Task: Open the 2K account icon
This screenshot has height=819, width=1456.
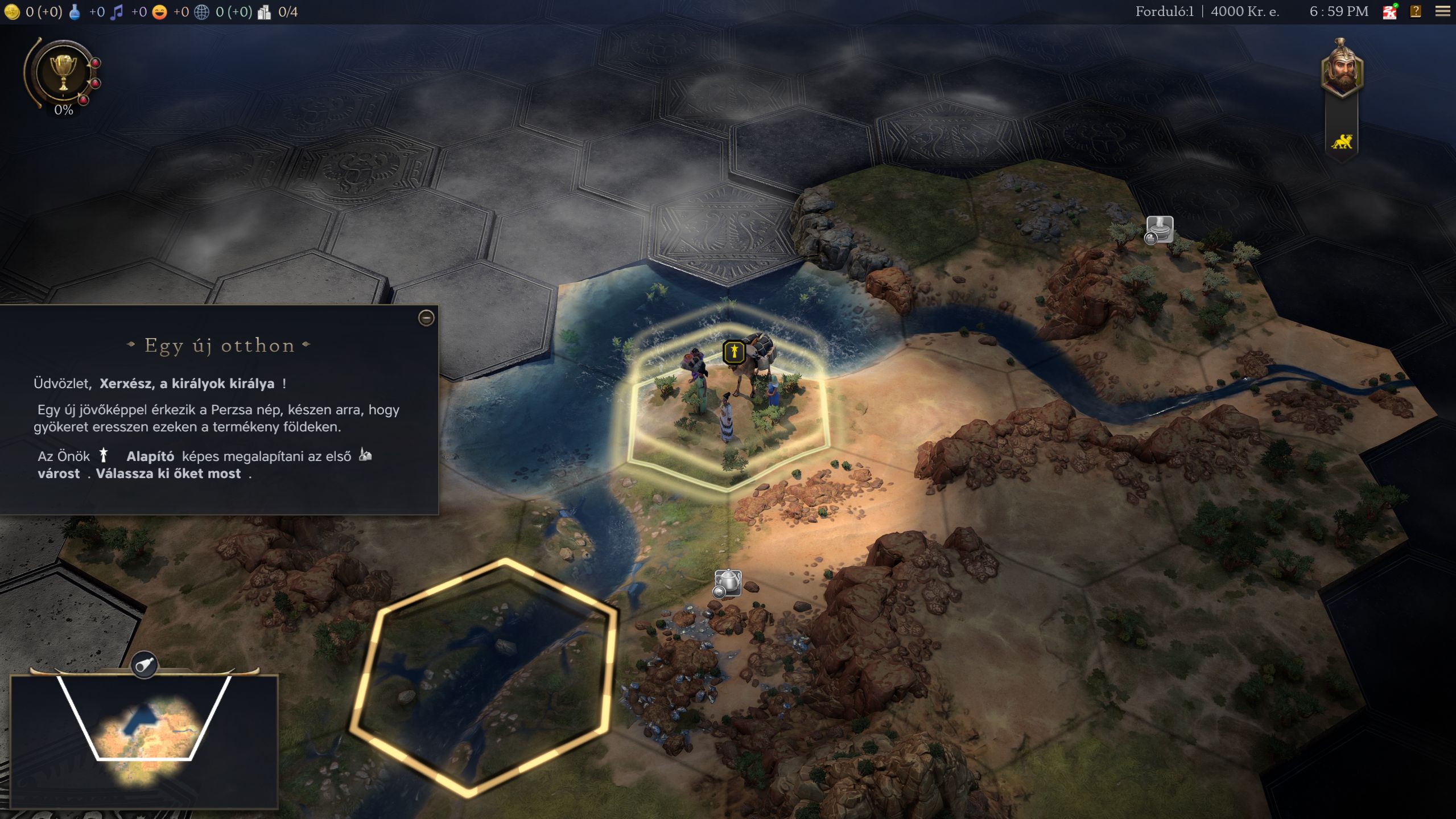Action: 1389,11
